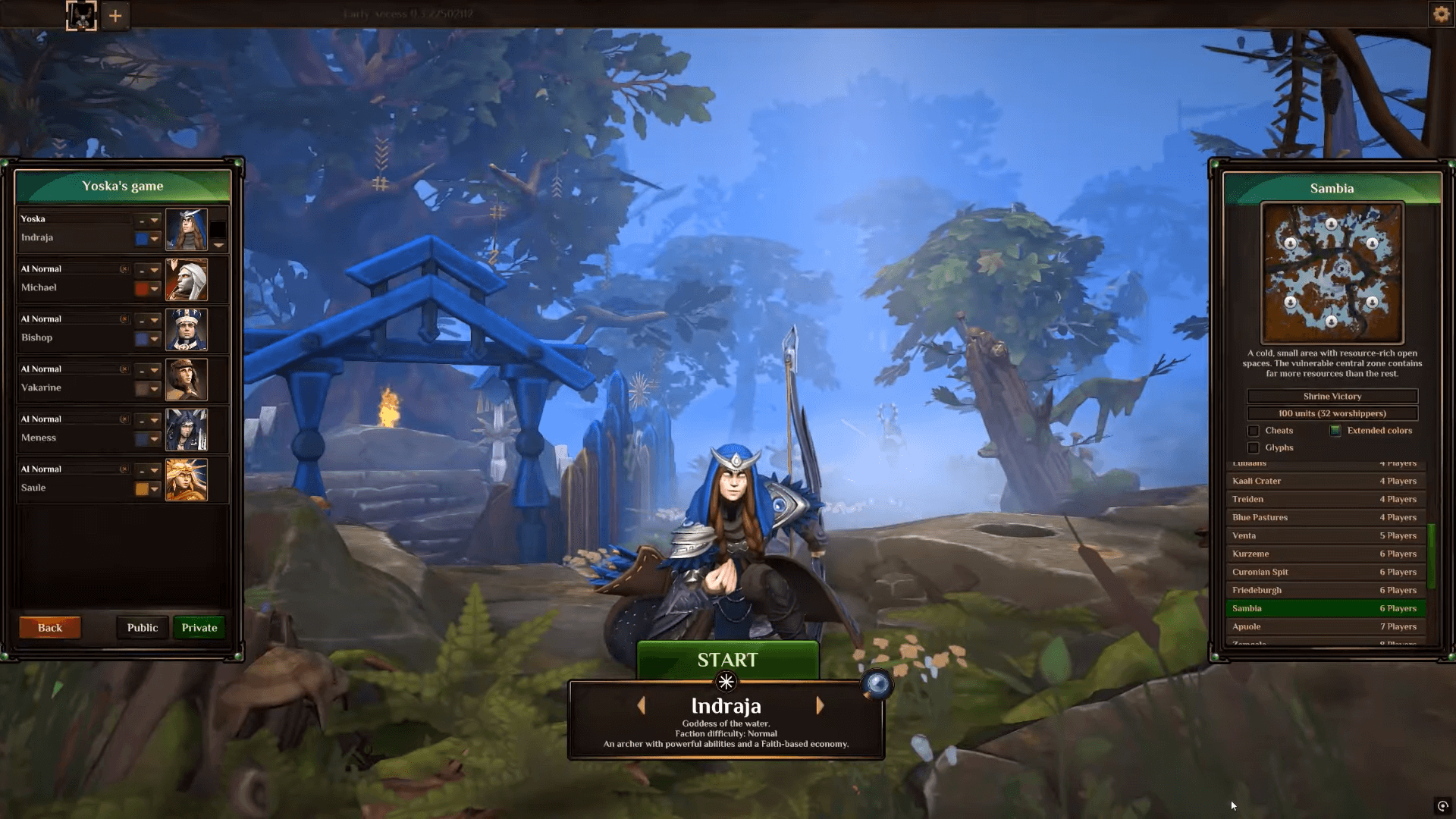
Task: Toggle the Extended colors checkbox
Action: coord(1335,431)
